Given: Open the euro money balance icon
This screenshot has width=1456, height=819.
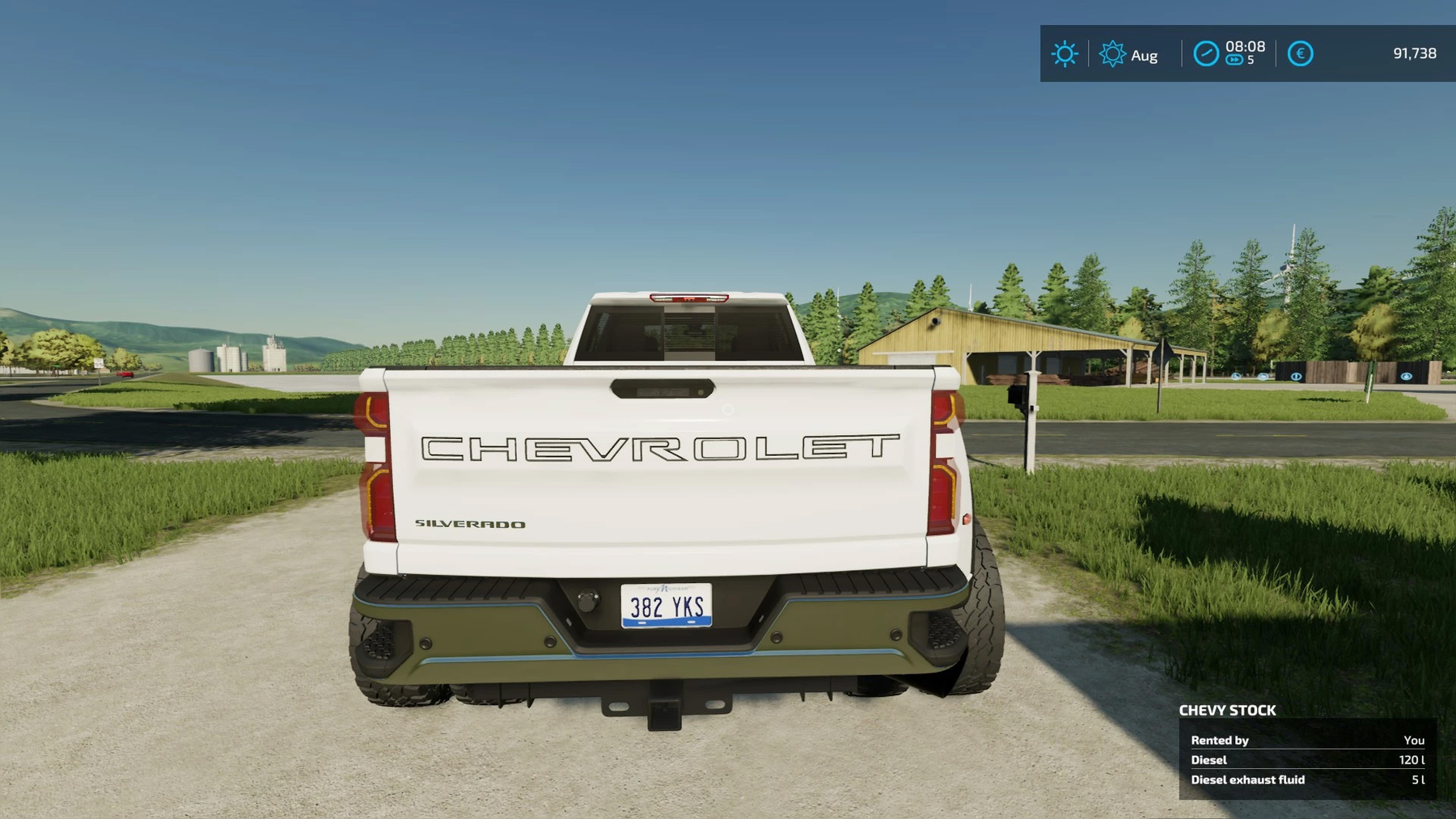Looking at the screenshot, I should (1300, 54).
